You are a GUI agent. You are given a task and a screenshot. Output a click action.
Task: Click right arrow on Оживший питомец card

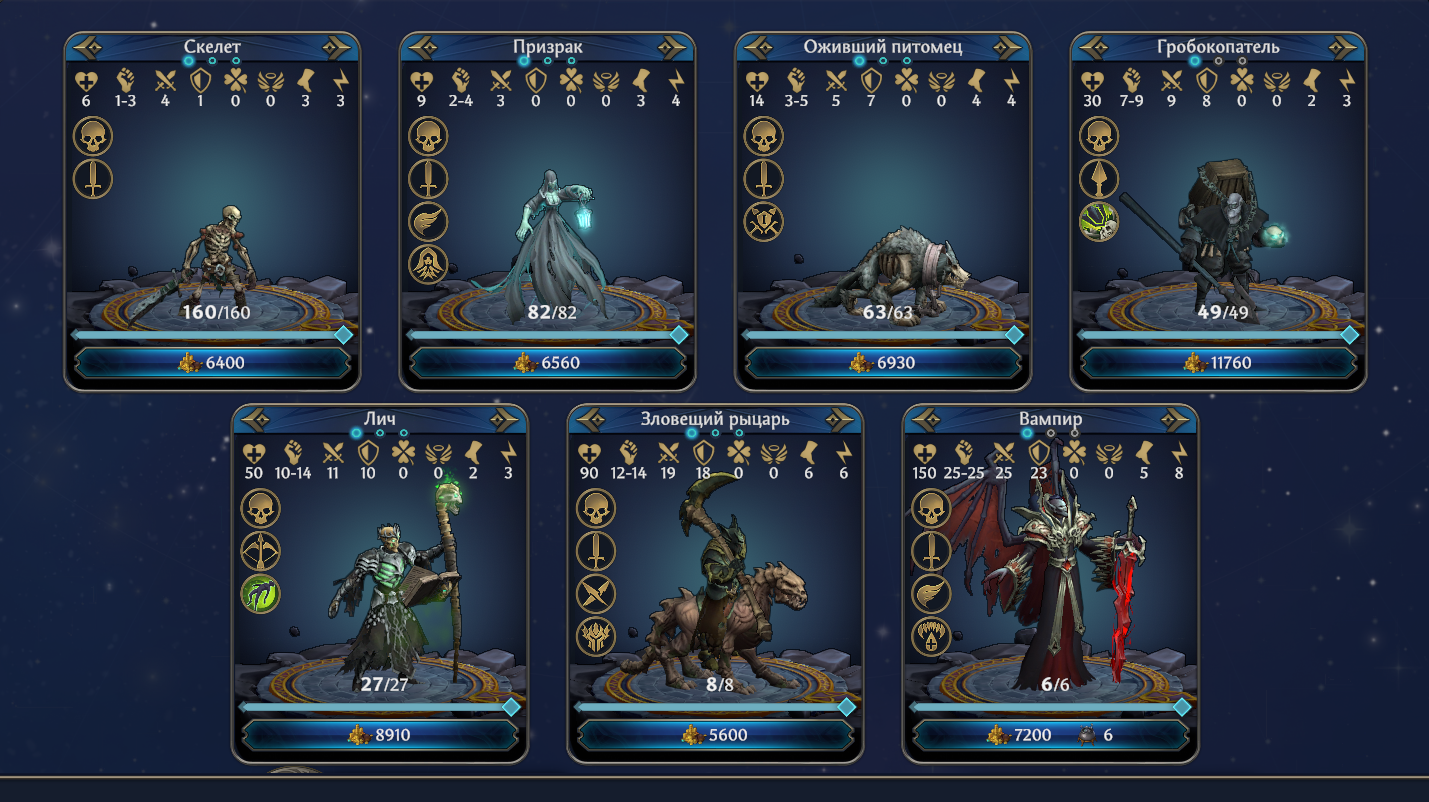1010,47
